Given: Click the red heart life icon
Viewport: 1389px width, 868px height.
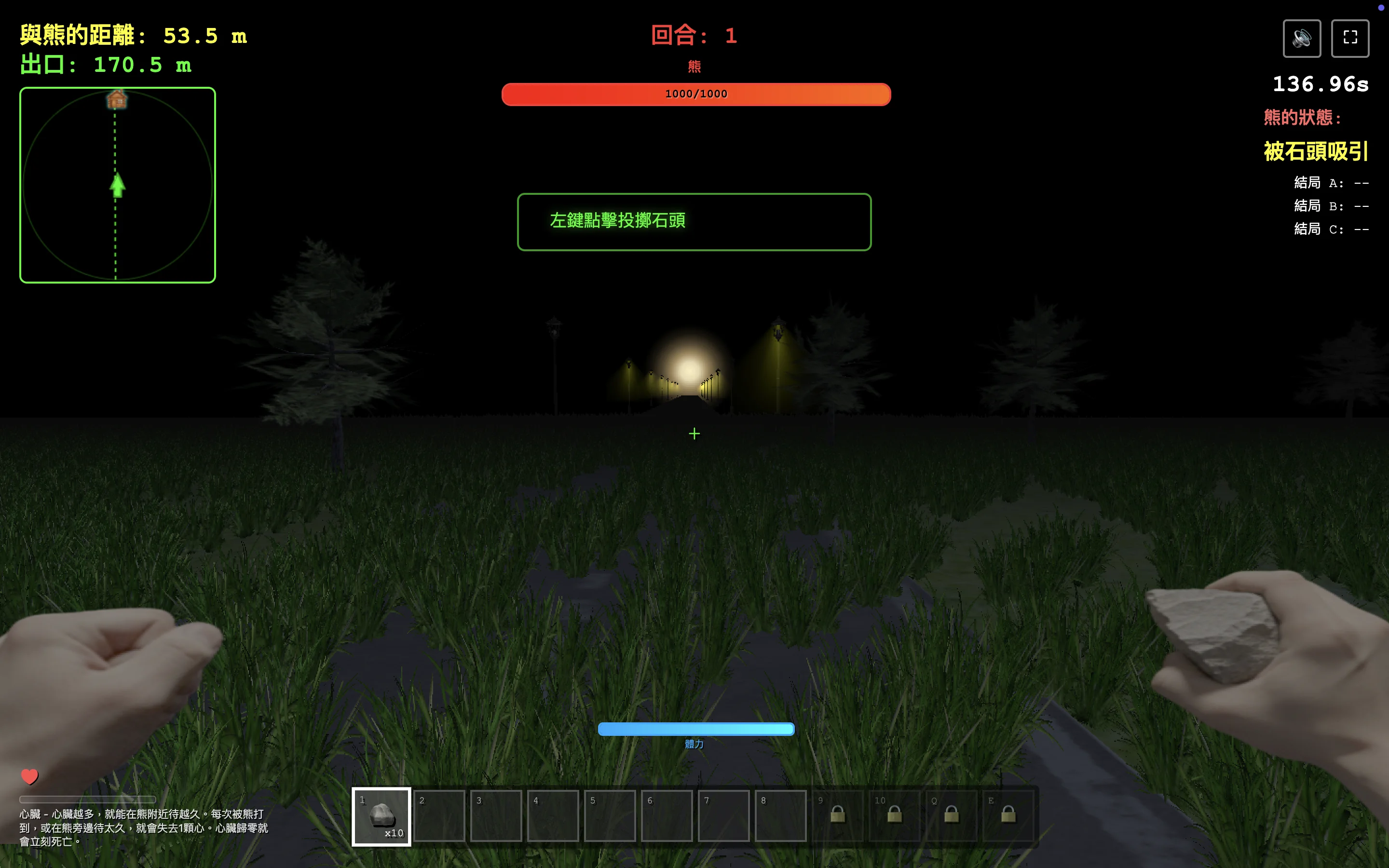Looking at the screenshot, I should (29, 776).
